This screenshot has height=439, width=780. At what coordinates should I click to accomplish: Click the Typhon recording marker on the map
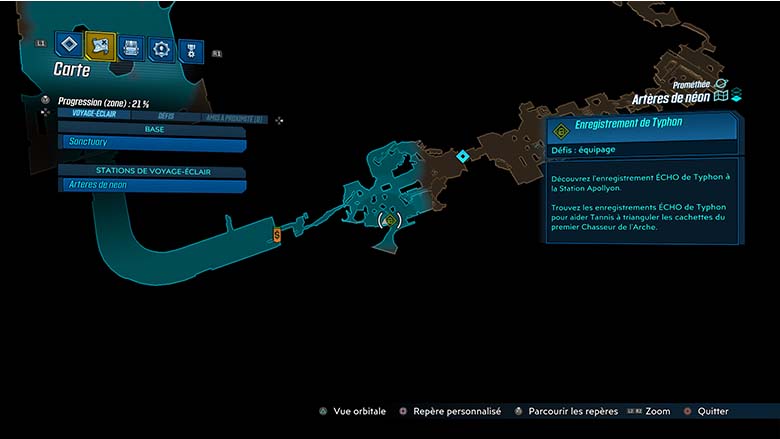point(390,220)
